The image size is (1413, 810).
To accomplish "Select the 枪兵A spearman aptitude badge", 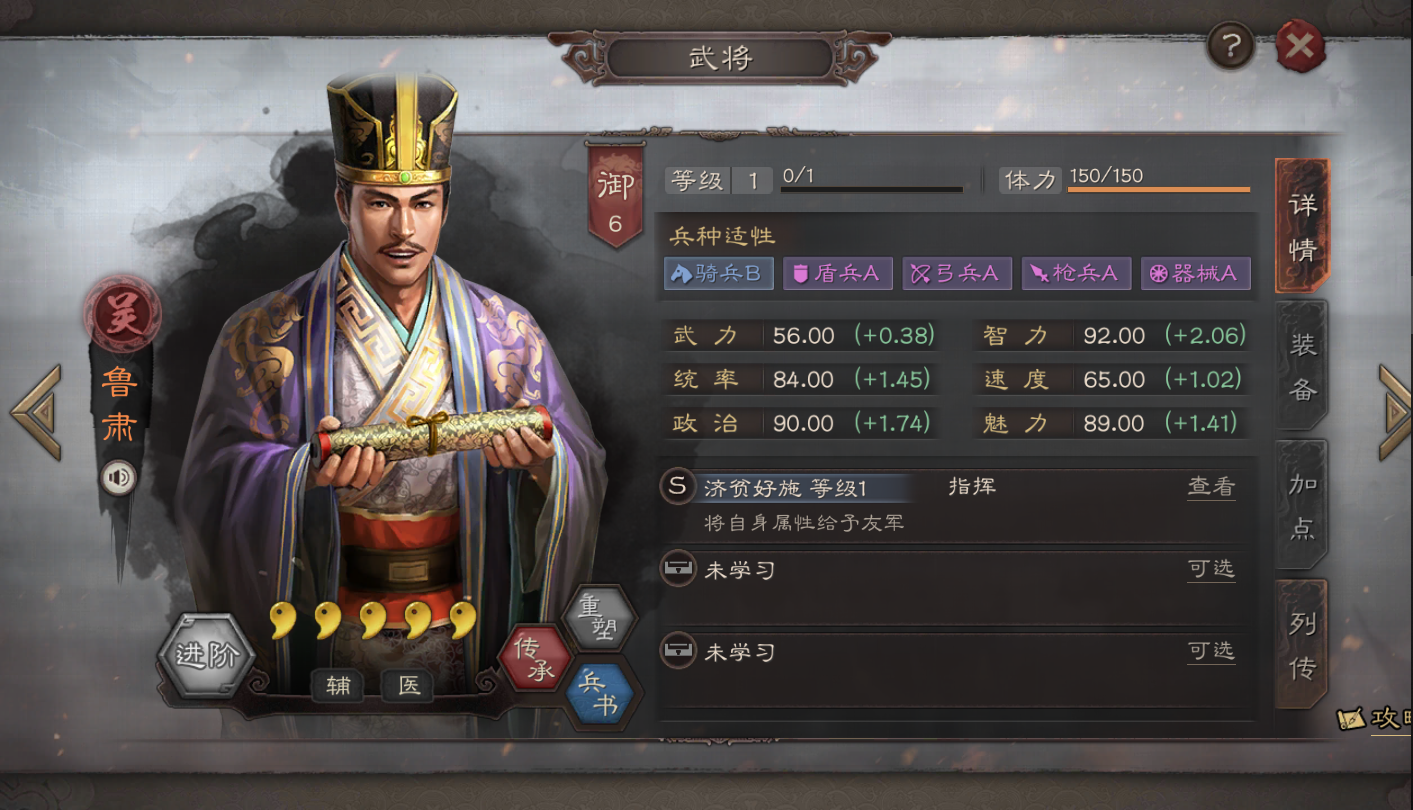I will tap(1076, 273).
